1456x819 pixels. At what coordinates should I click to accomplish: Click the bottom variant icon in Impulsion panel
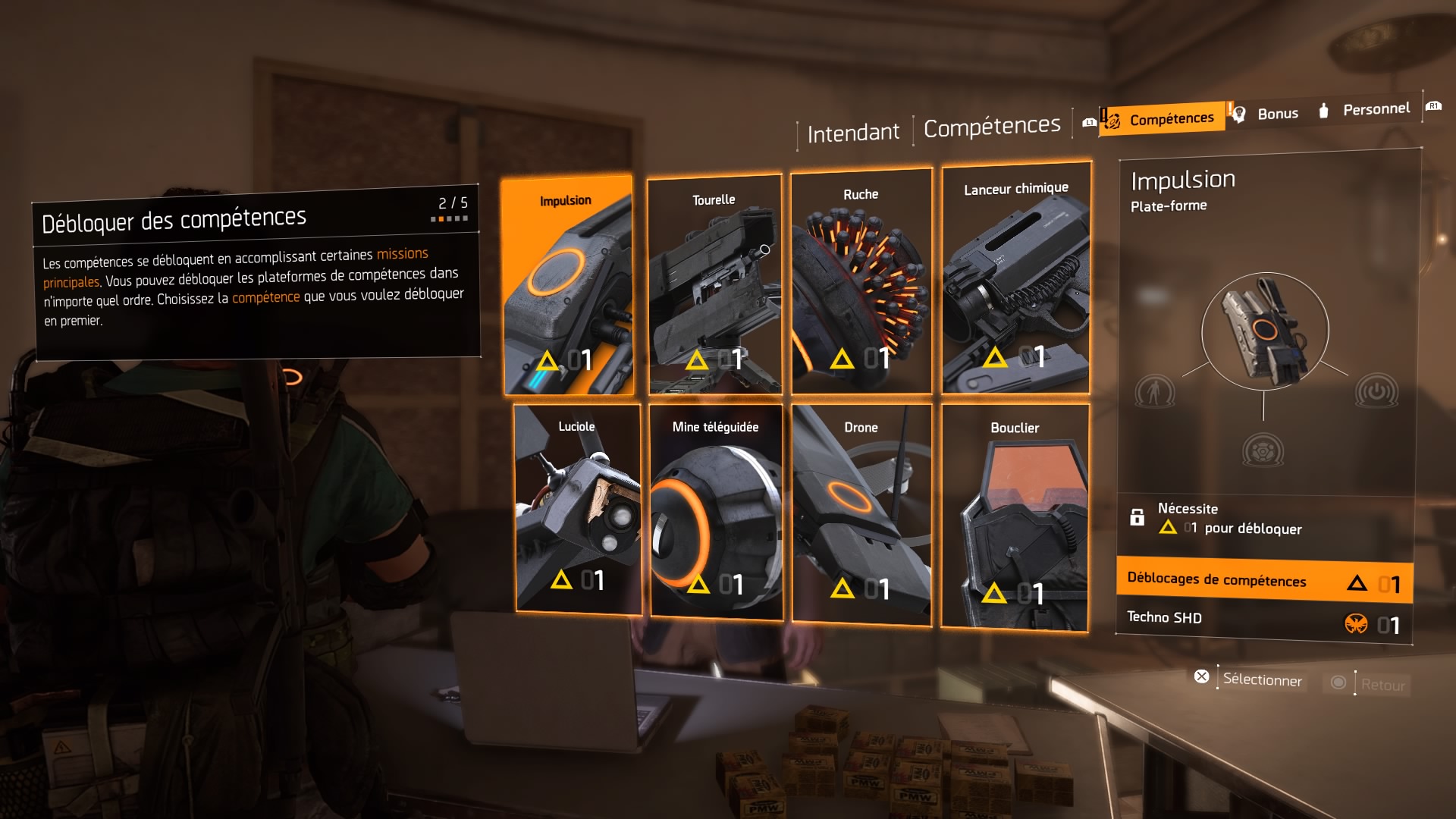click(x=1263, y=451)
